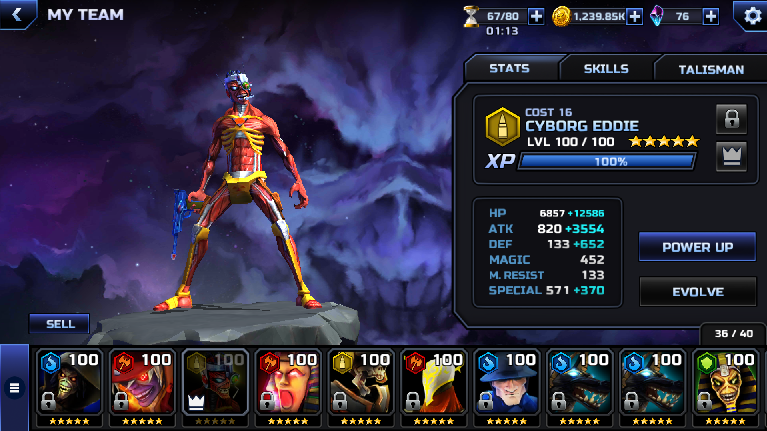Add more purple crystal currency
The height and width of the screenshot is (431, 767).
coord(710,16)
